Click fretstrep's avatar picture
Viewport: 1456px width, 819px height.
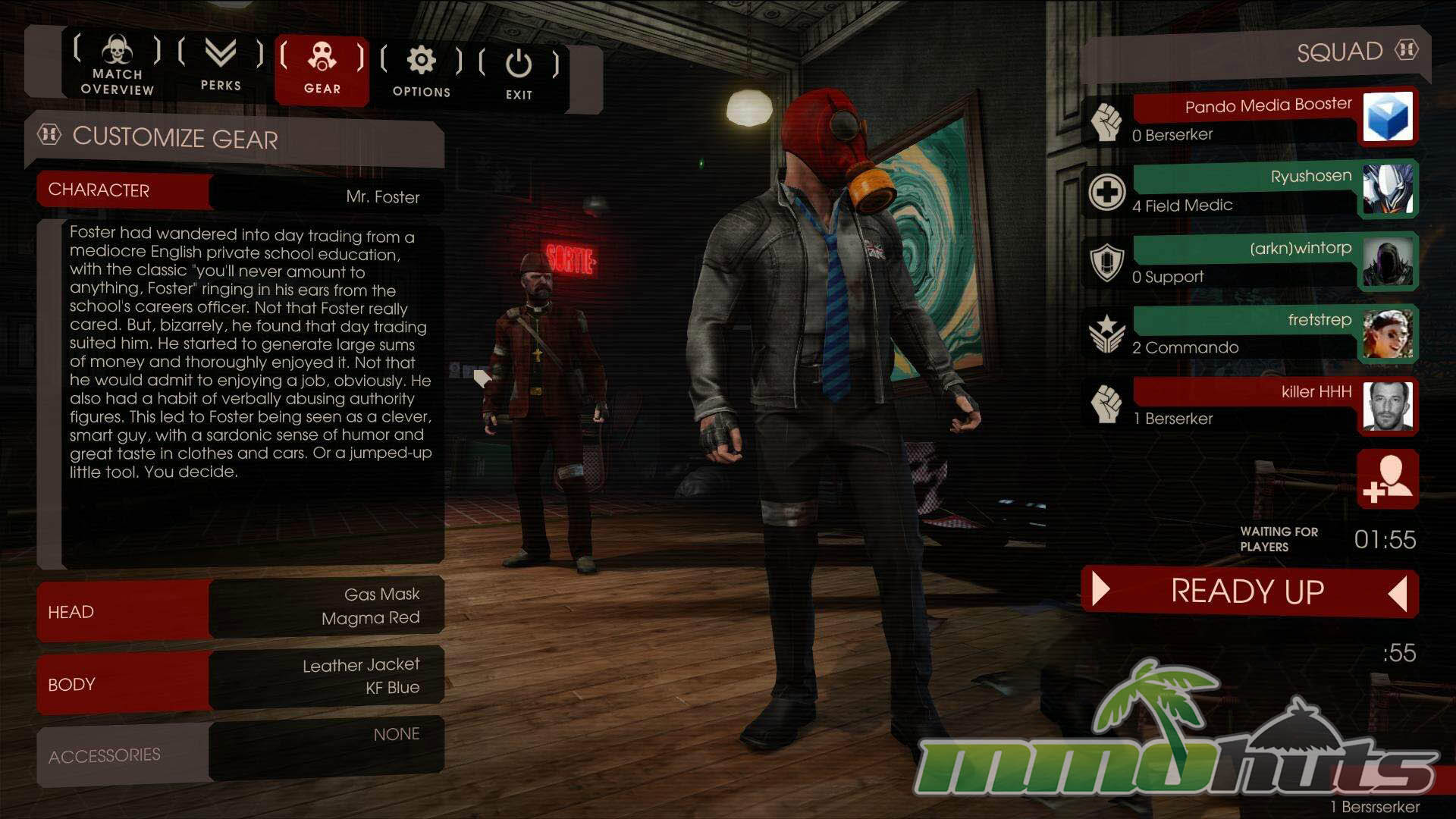(1387, 334)
